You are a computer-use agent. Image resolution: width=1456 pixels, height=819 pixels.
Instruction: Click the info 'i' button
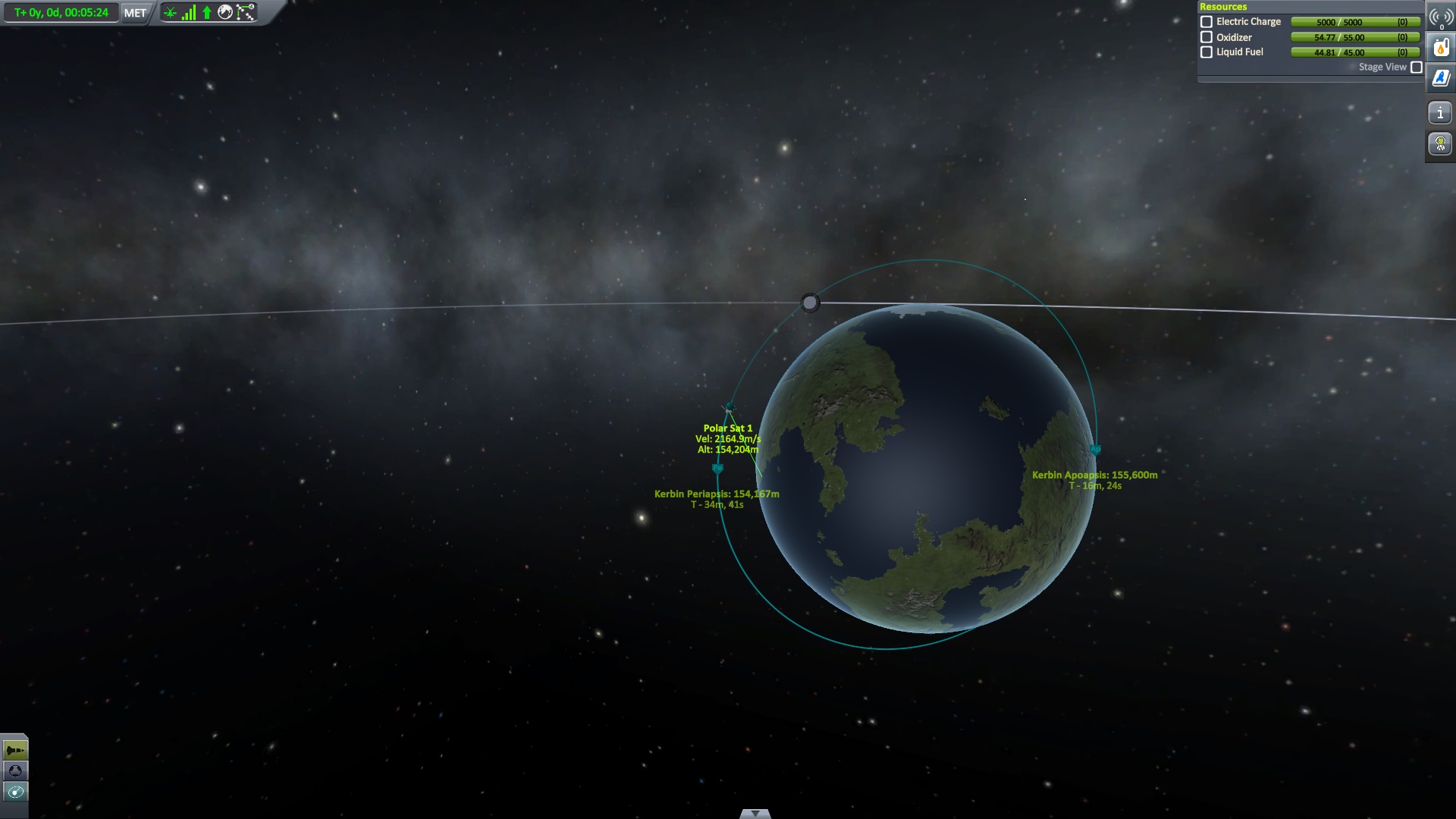point(1440,114)
